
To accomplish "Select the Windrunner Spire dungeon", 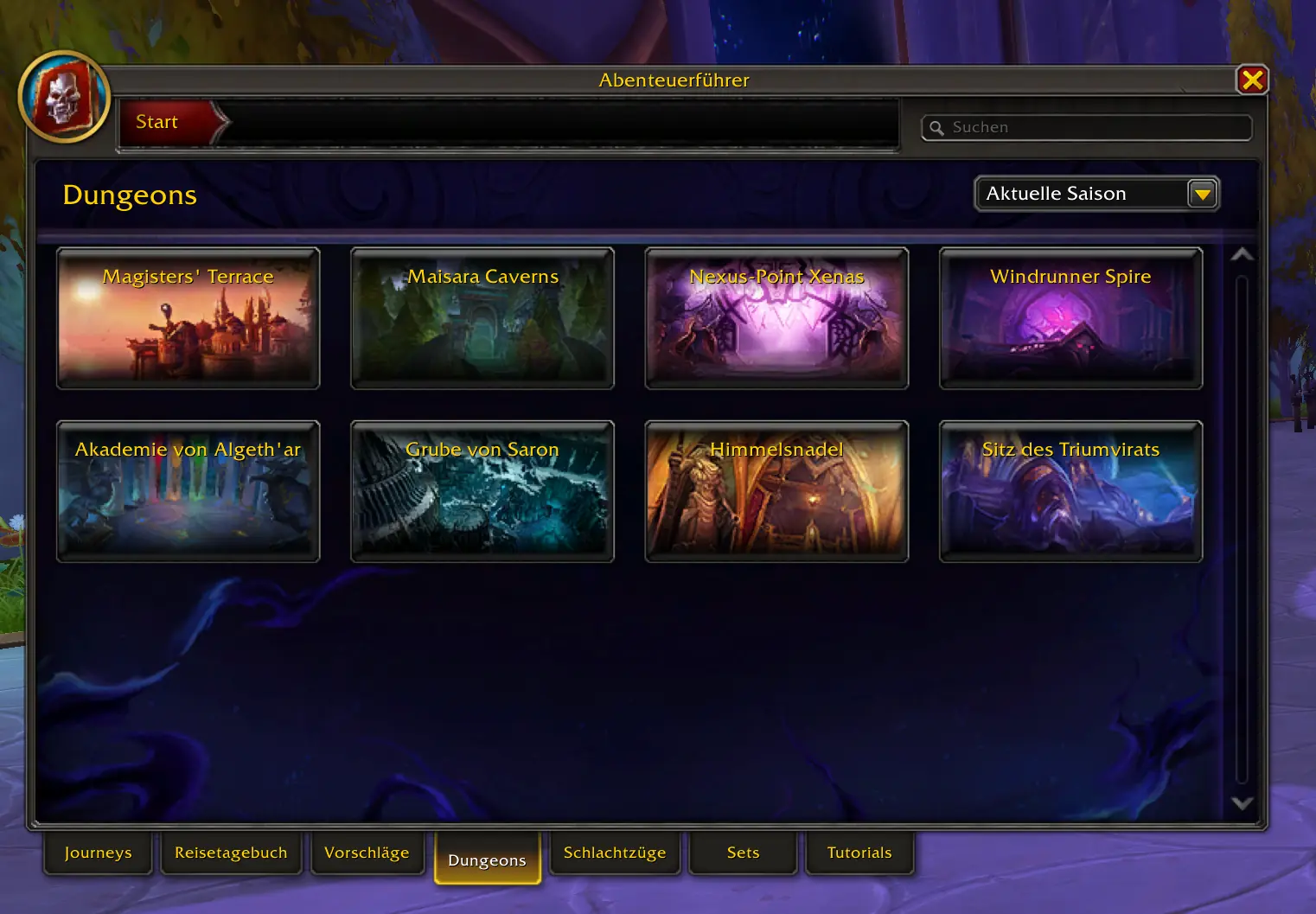I will [x=1070, y=318].
